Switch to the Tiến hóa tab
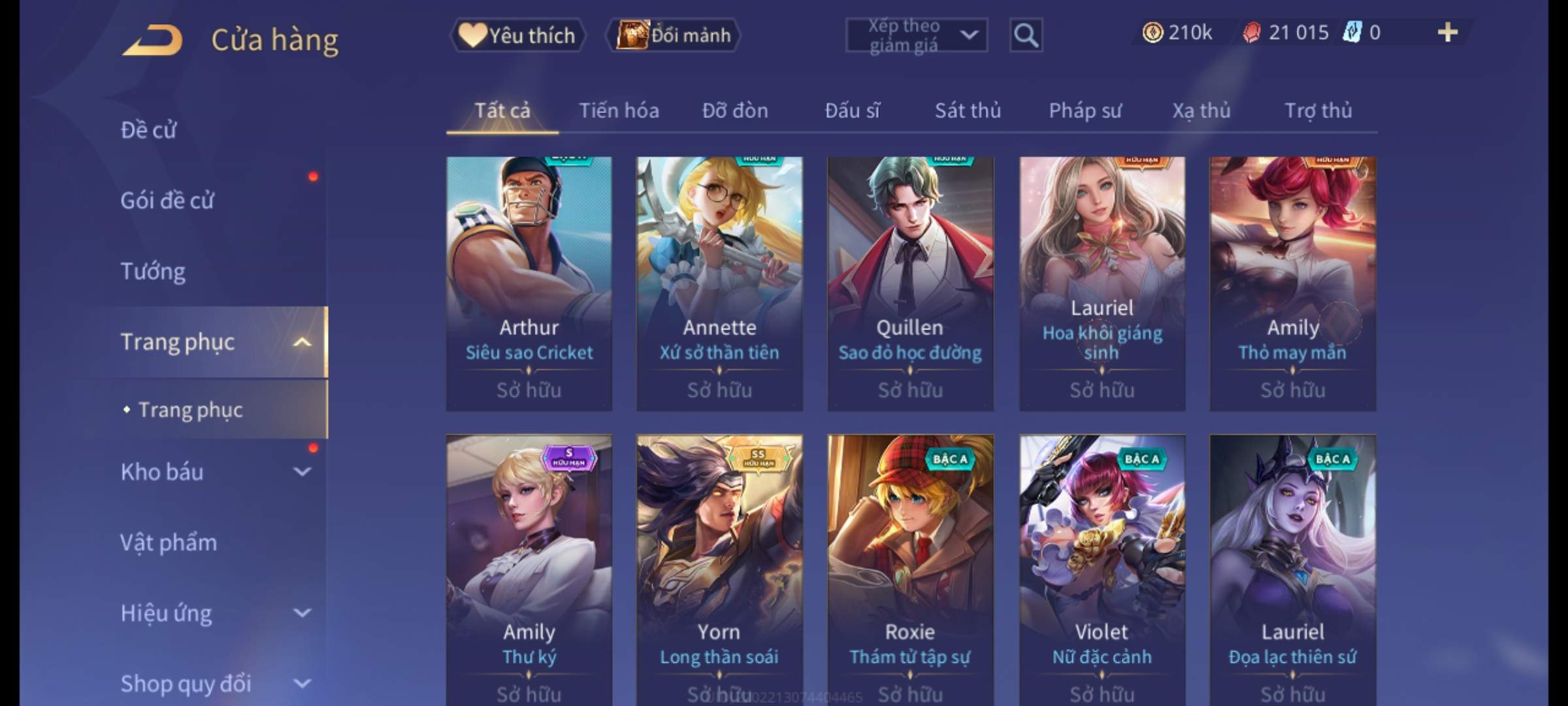The width and height of the screenshot is (1568, 706). point(619,110)
